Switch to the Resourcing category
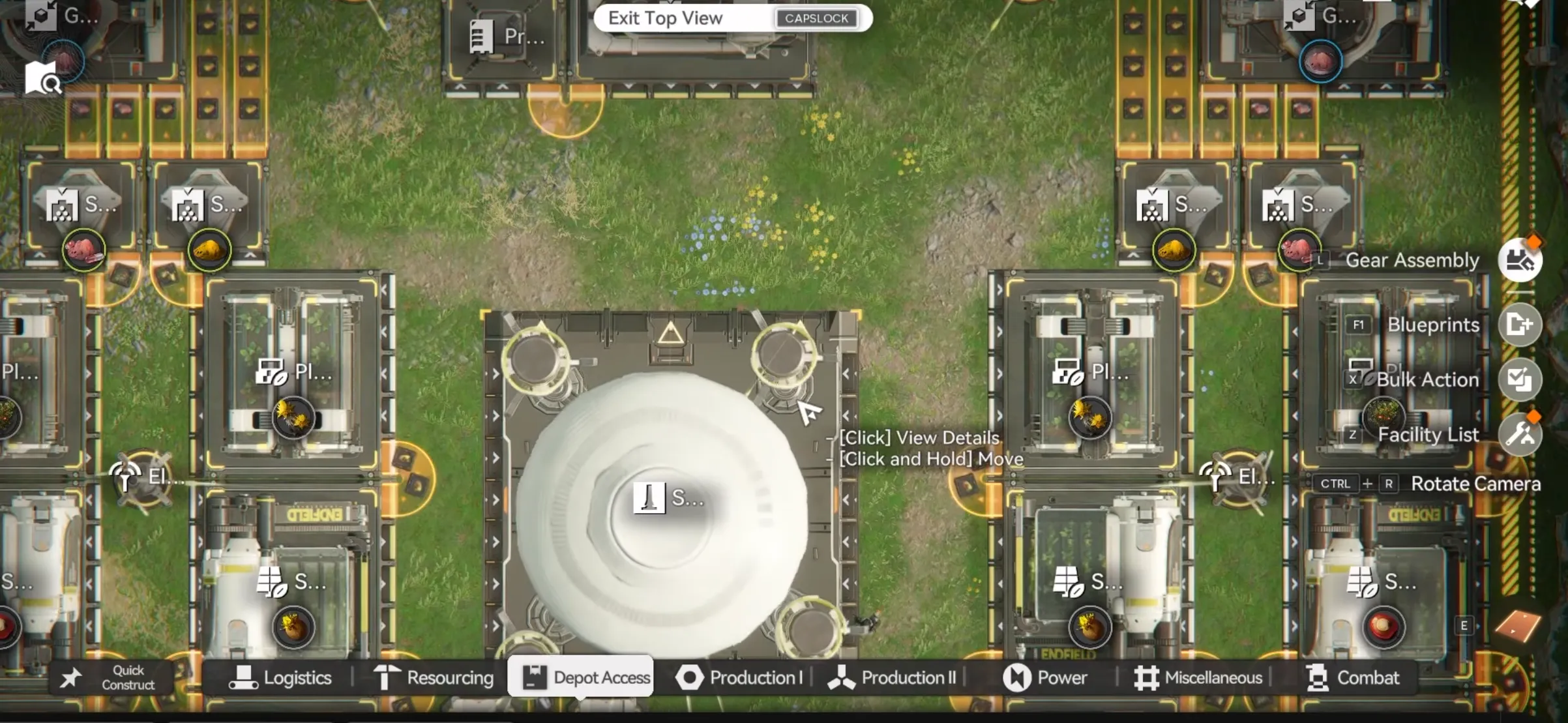 (434, 678)
